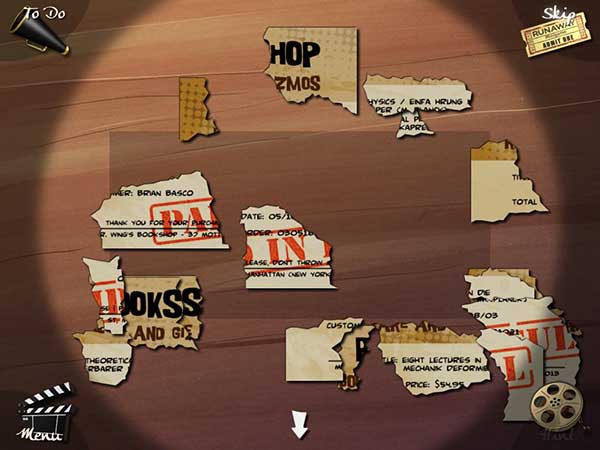Open the To Do megaphone list

39,28
